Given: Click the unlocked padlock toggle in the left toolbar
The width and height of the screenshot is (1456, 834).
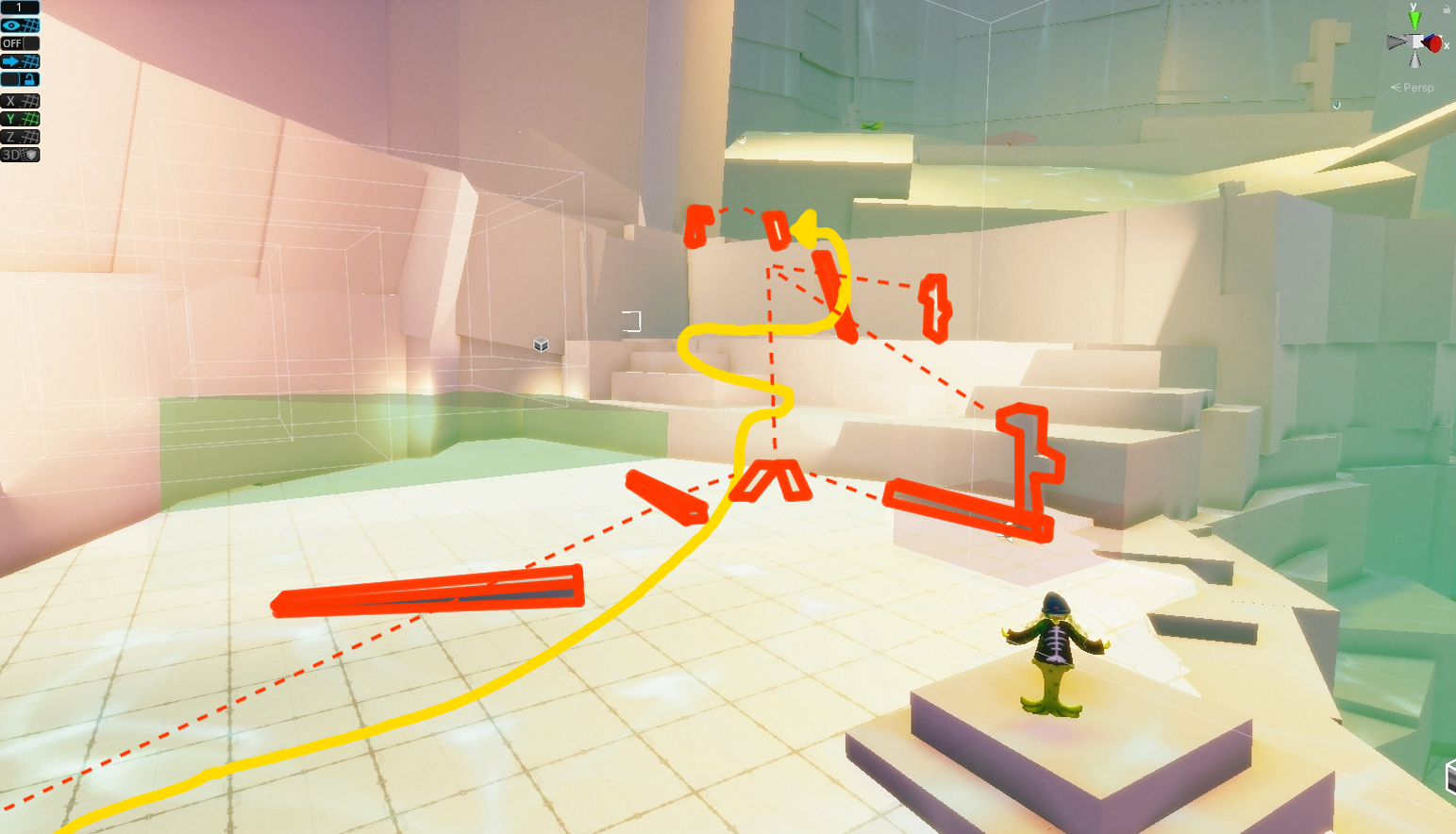Looking at the screenshot, I should pyautogui.click(x=31, y=78).
